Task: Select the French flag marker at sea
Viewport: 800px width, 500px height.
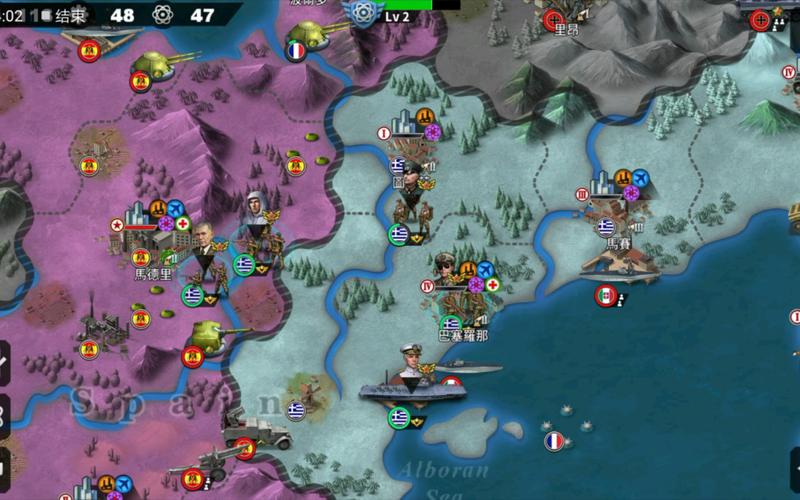Action: click(x=554, y=441)
